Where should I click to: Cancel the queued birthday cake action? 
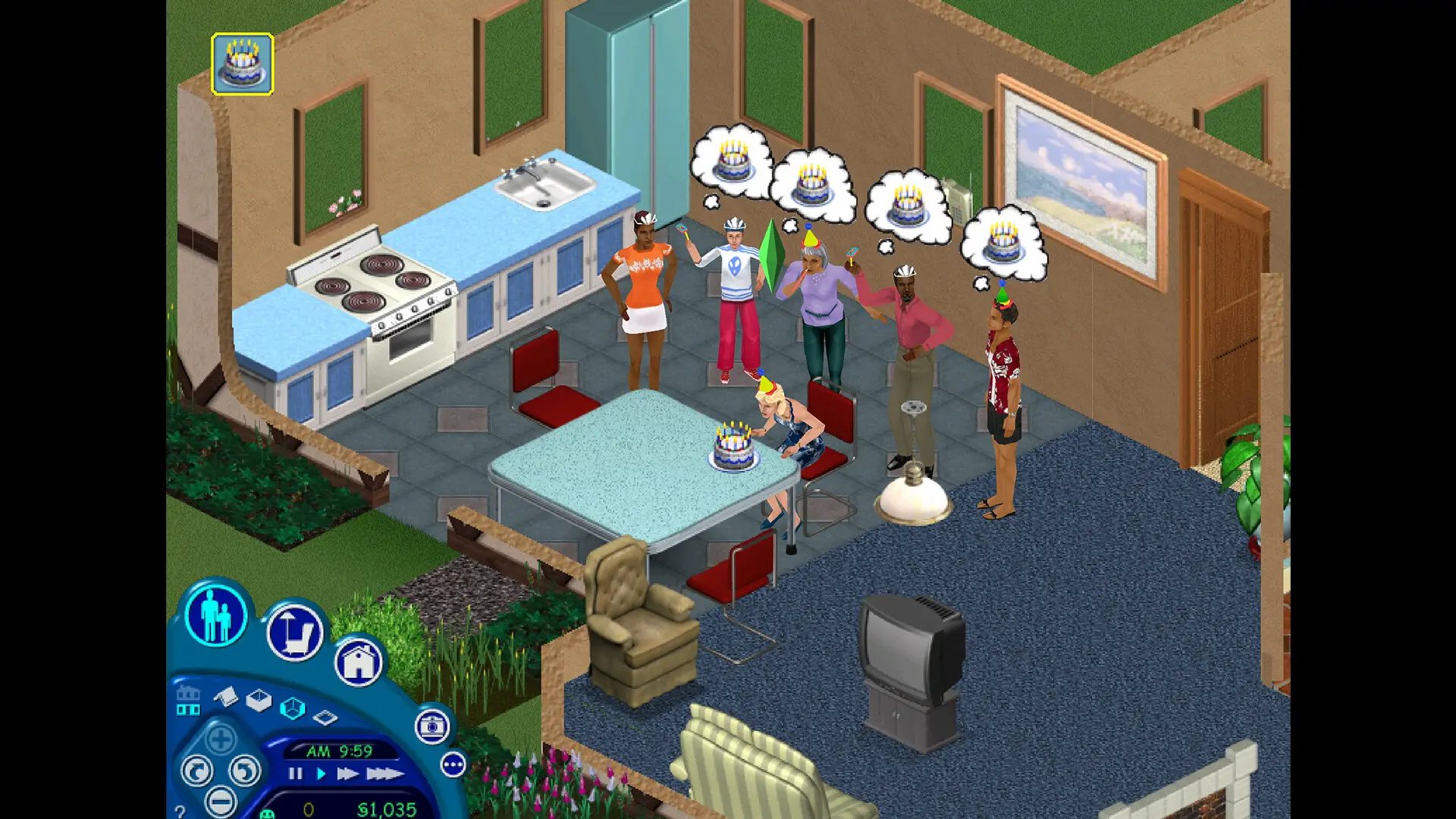point(243,64)
